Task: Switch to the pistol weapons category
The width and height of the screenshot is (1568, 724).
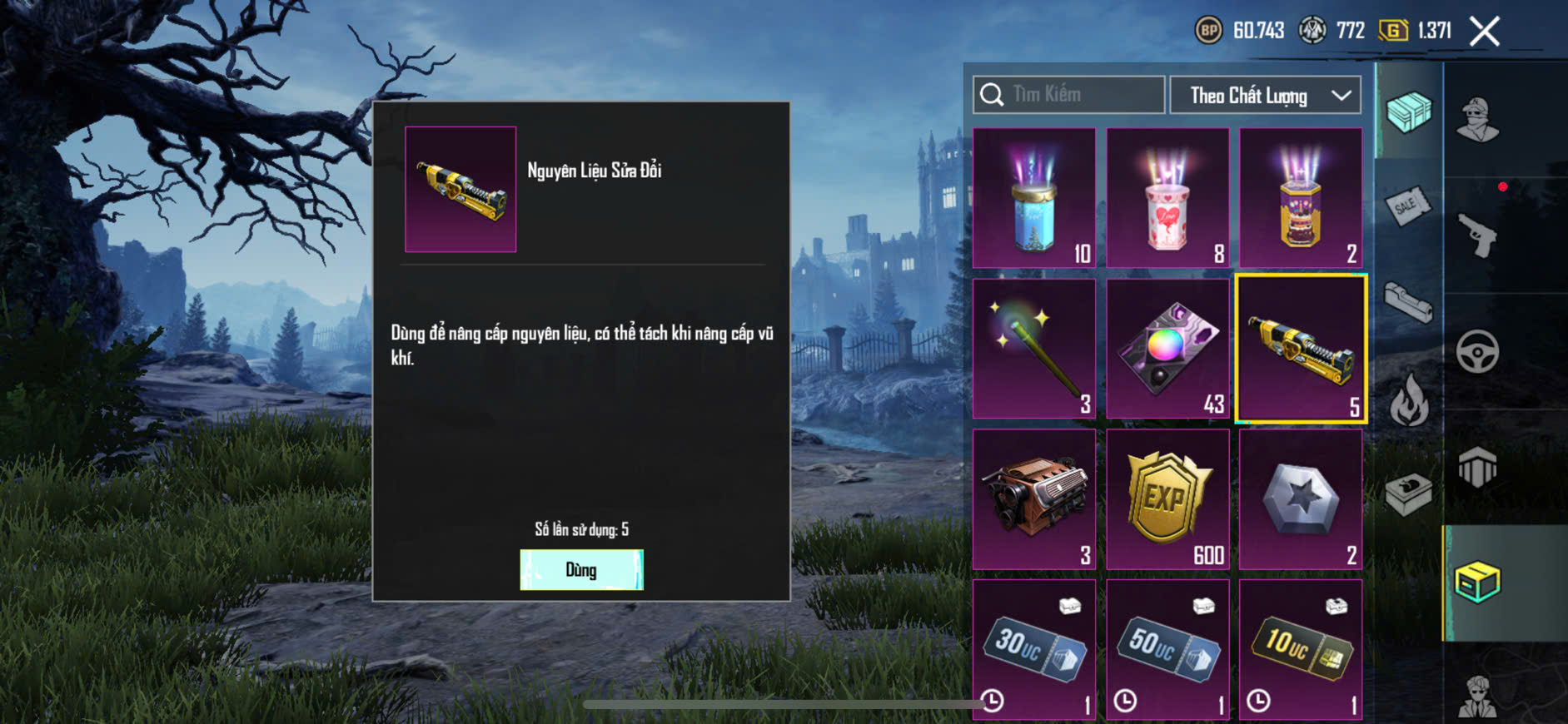Action: [x=1477, y=236]
